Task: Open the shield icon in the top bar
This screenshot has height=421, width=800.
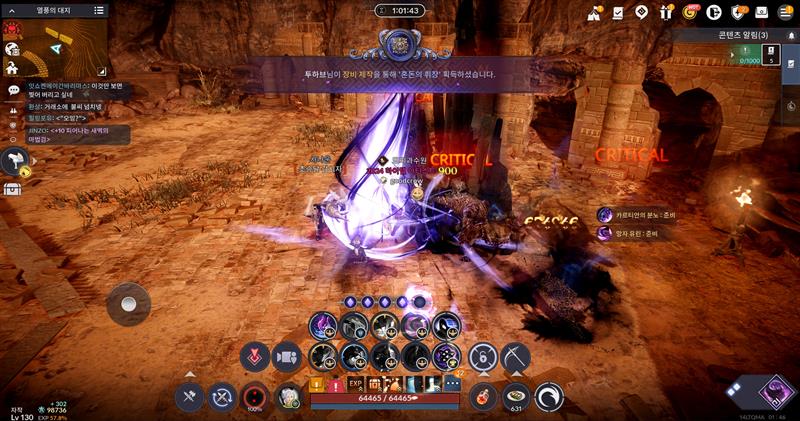Action: click(x=737, y=12)
